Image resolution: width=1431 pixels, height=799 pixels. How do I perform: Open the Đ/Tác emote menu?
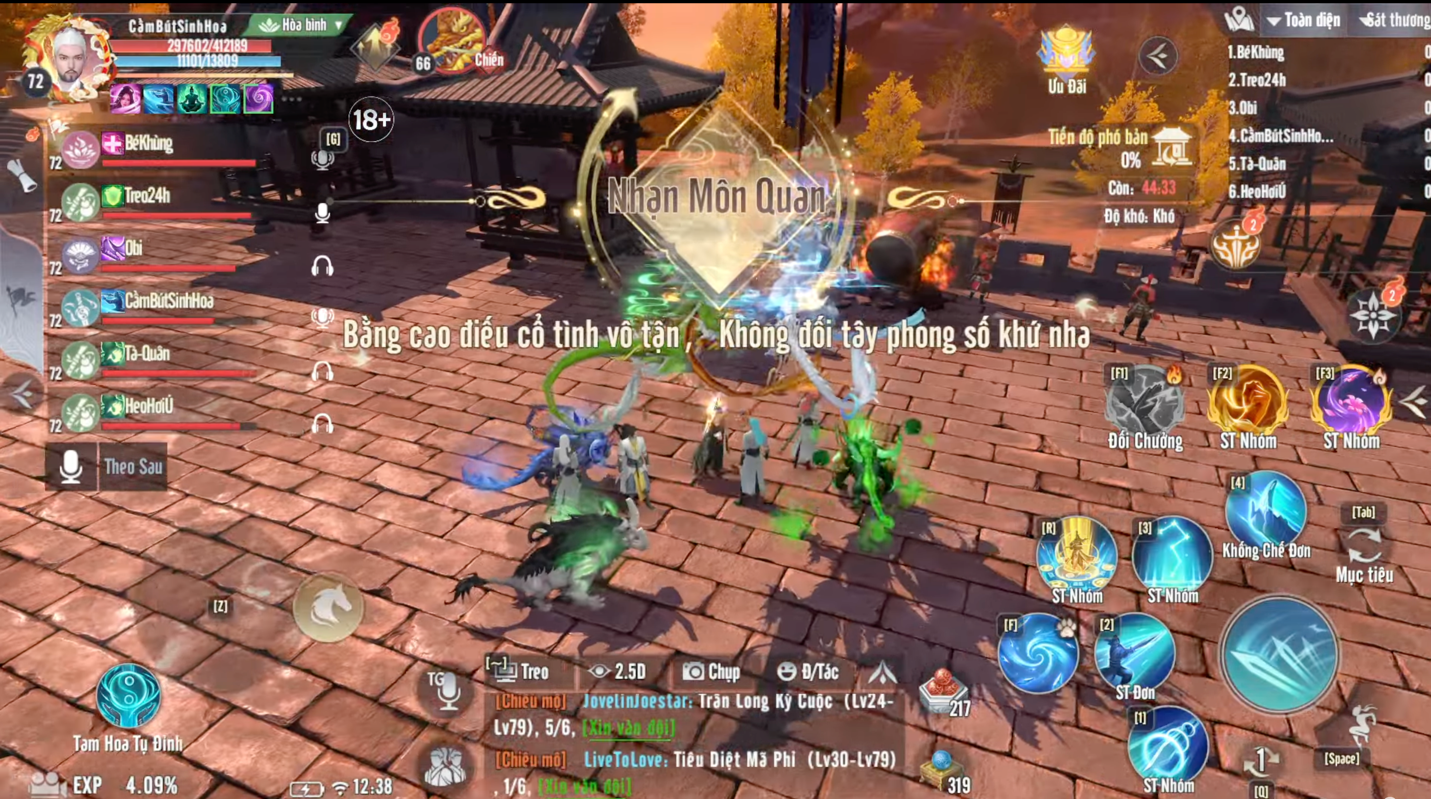pos(808,672)
